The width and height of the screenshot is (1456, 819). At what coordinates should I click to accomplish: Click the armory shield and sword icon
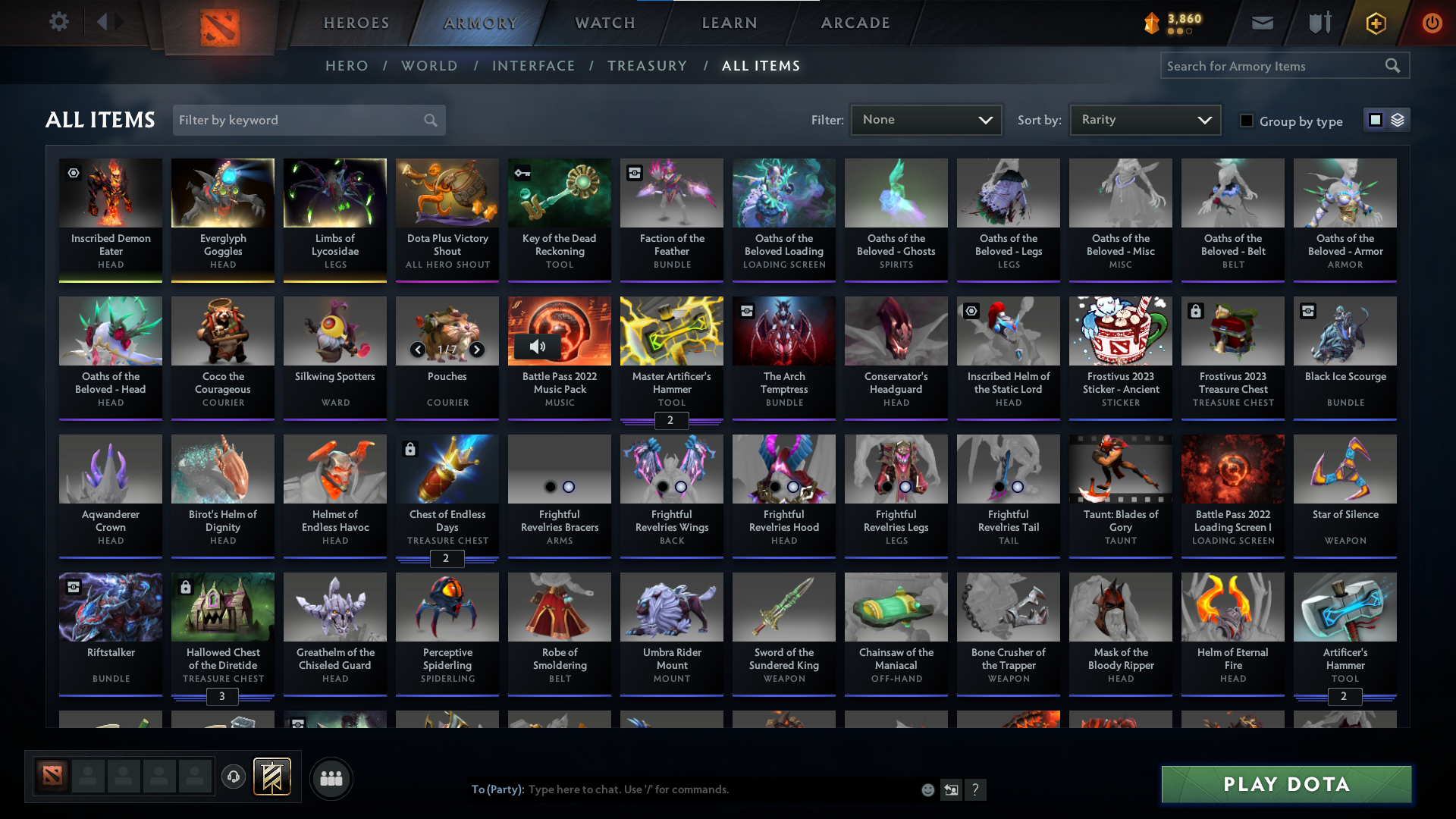(1319, 23)
